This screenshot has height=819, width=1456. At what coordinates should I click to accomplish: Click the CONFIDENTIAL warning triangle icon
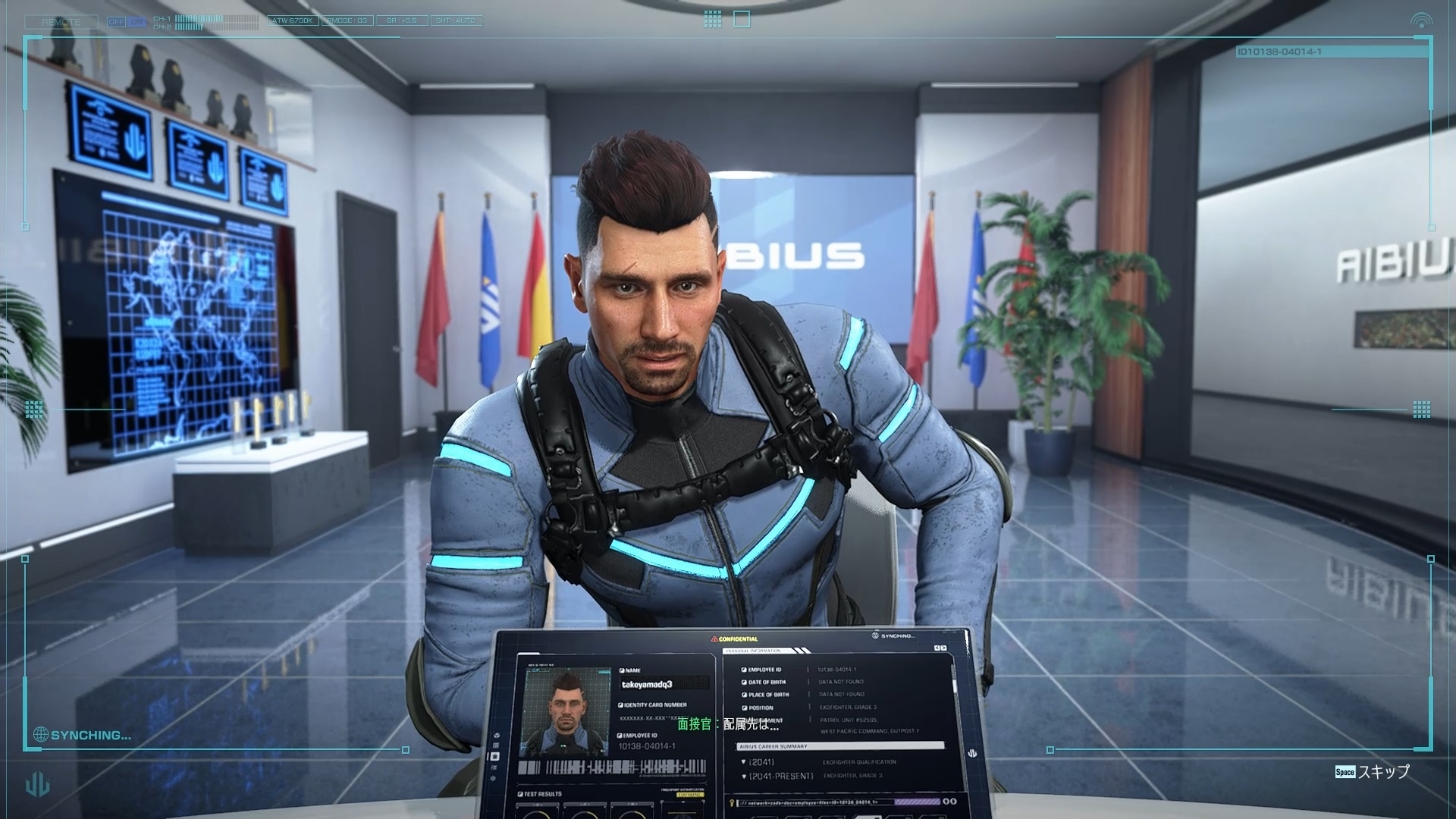coord(714,639)
